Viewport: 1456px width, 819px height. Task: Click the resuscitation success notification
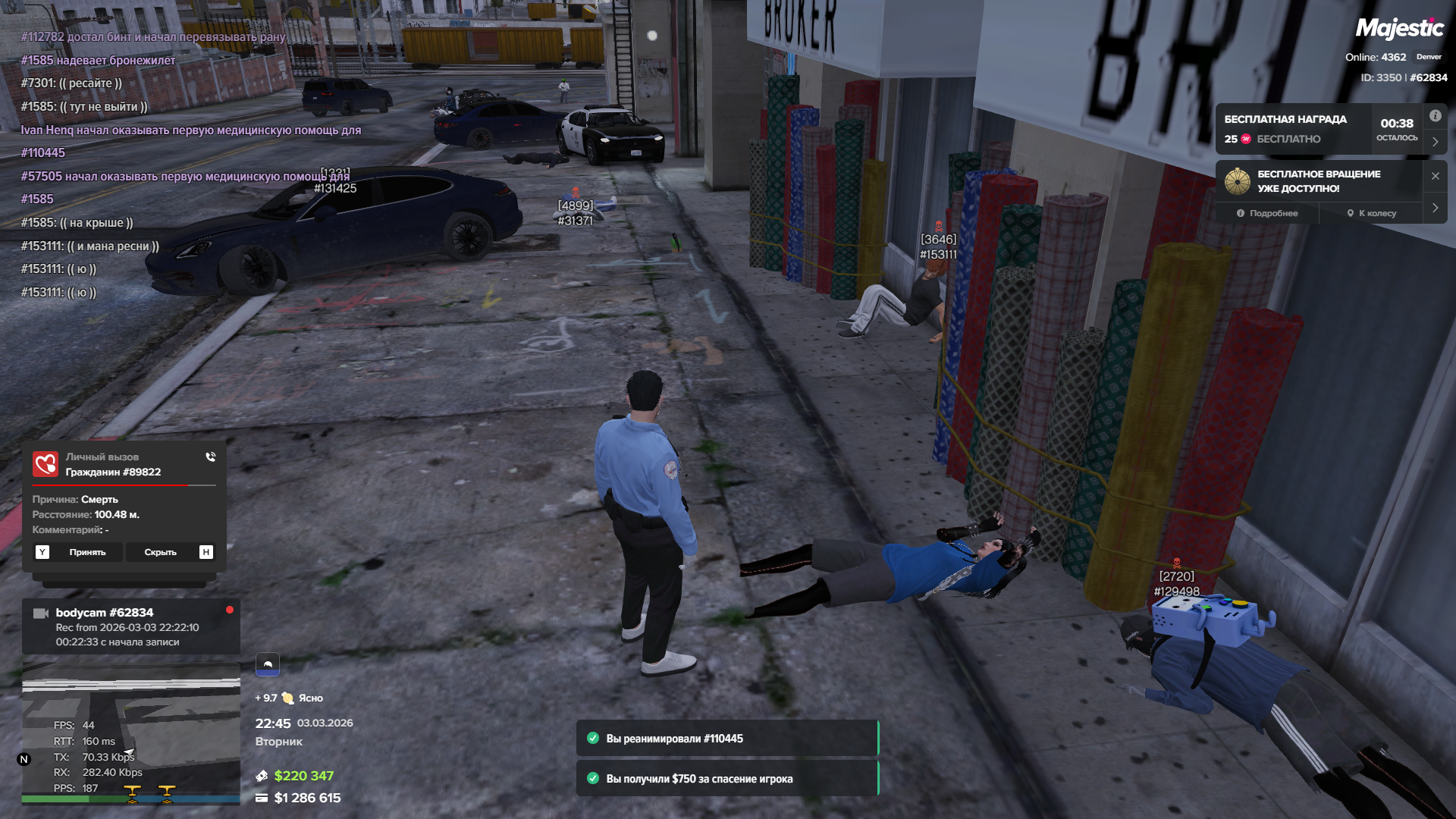726,739
